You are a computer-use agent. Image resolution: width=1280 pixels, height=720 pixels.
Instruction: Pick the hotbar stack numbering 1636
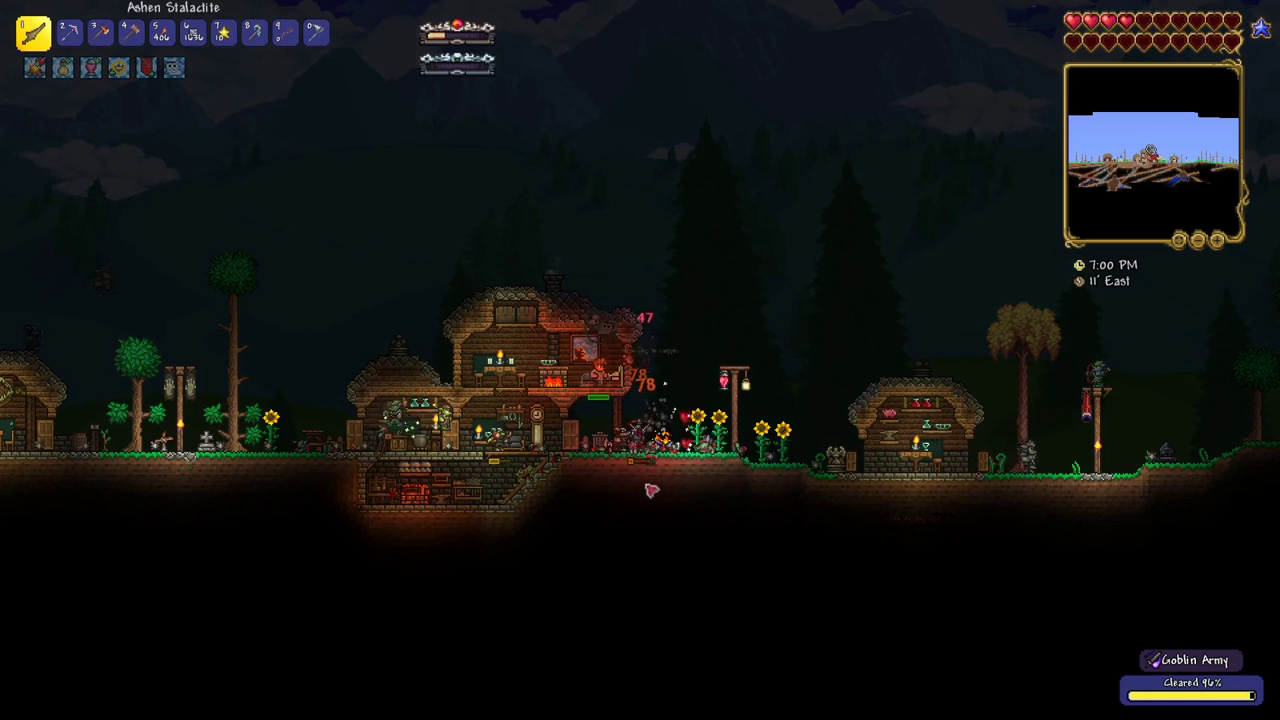click(193, 33)
